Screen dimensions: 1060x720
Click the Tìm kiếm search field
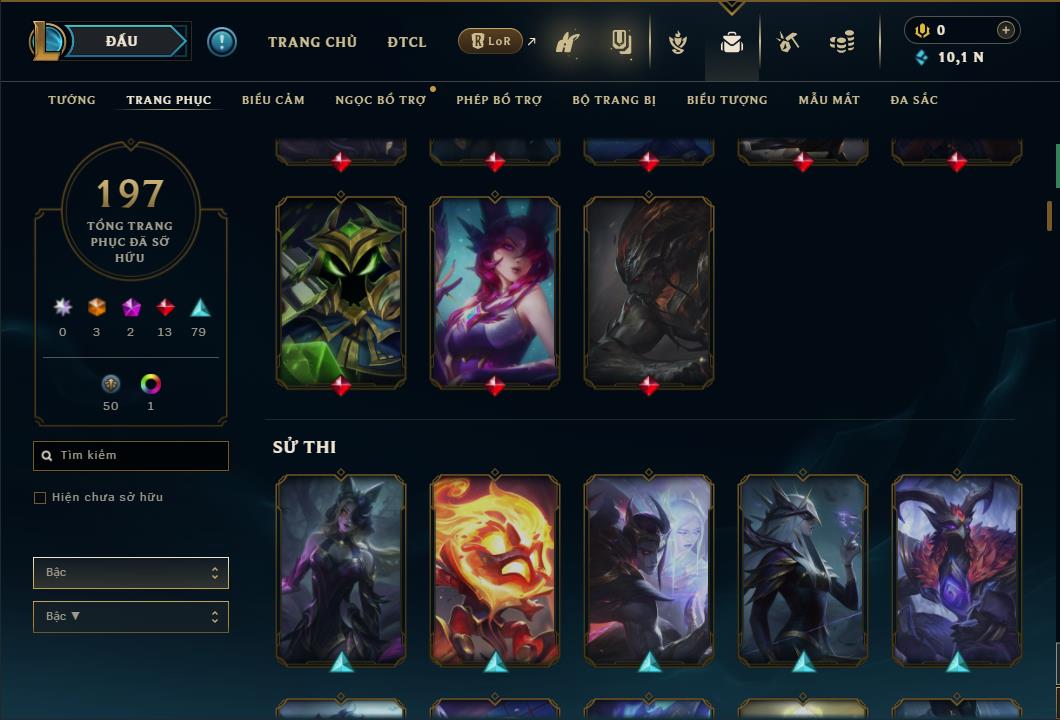point(131,456)
